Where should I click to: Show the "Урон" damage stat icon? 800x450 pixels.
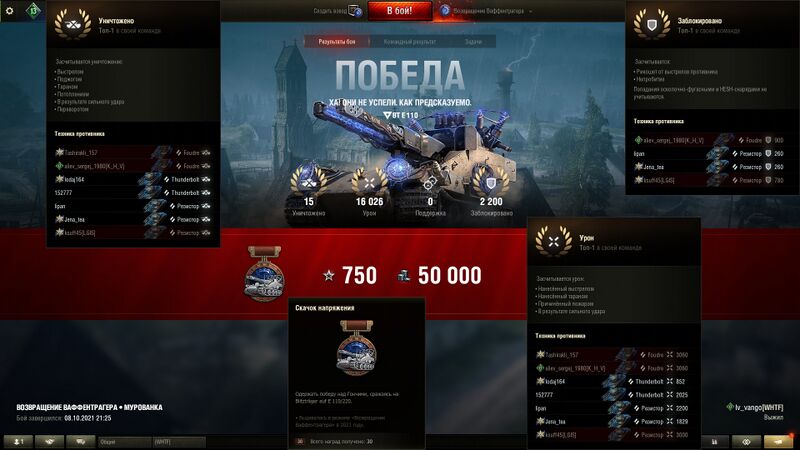click(369, 183)
